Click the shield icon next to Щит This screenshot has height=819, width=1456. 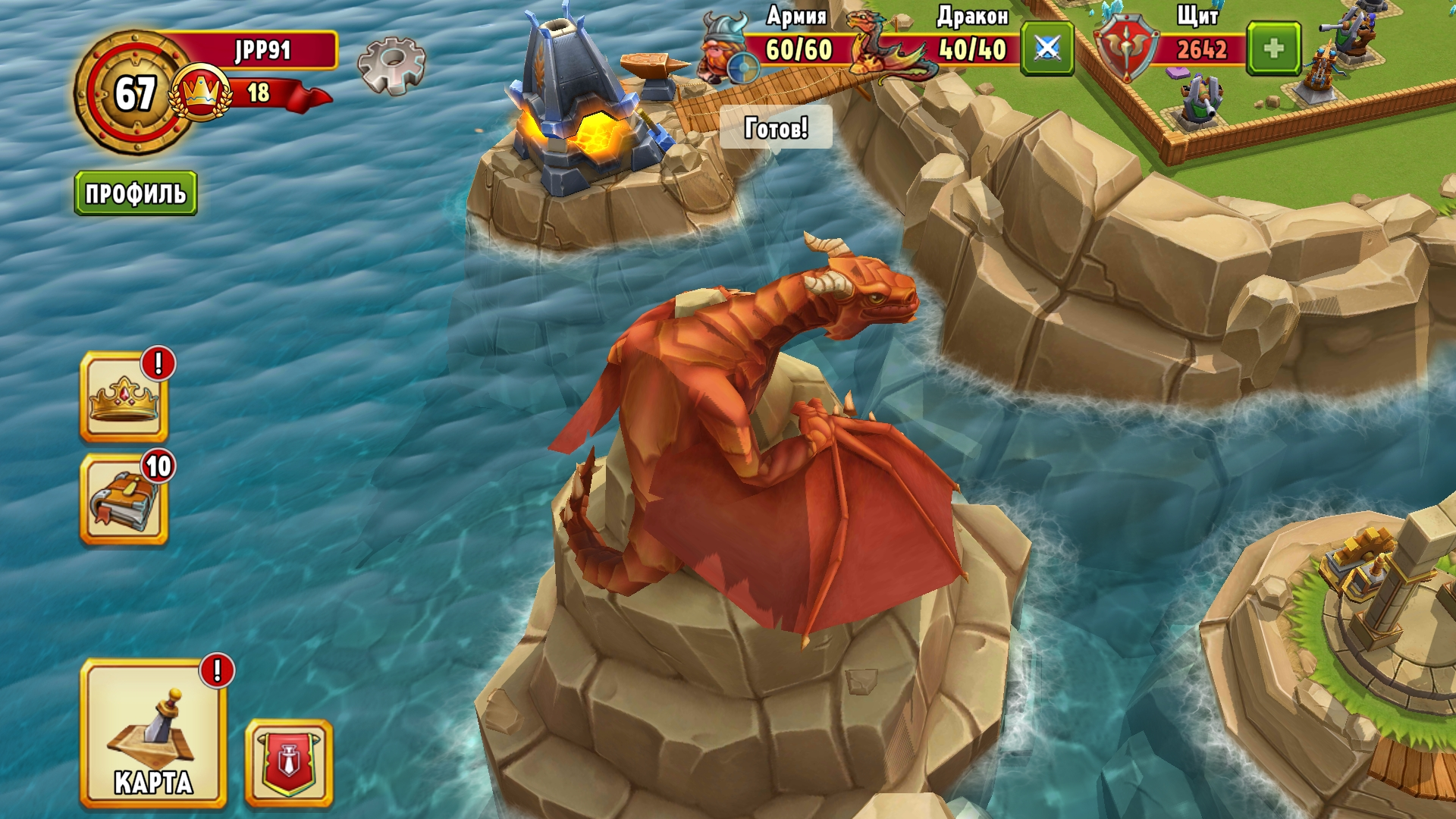click(x=1126, y=47)
